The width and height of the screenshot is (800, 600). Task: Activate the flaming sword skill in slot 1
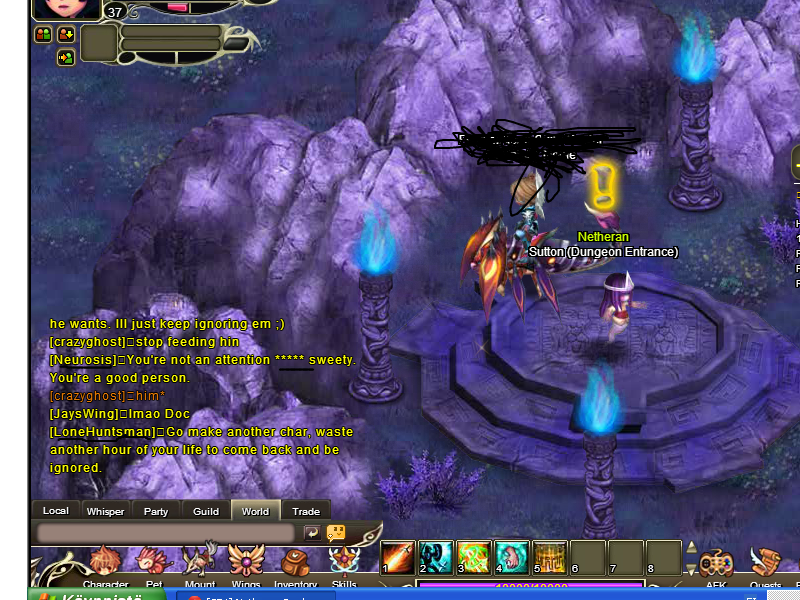coord(398,558)
